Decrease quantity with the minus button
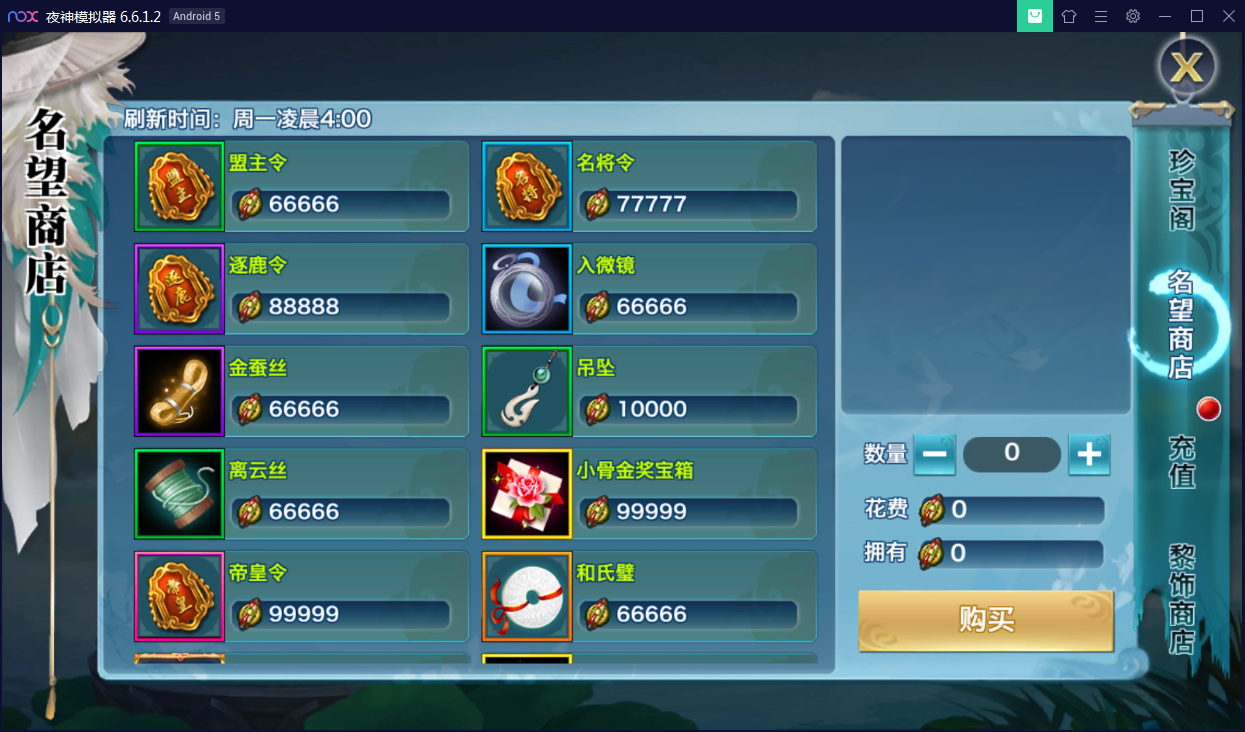Screen dimensions: 1245x732 934,455
